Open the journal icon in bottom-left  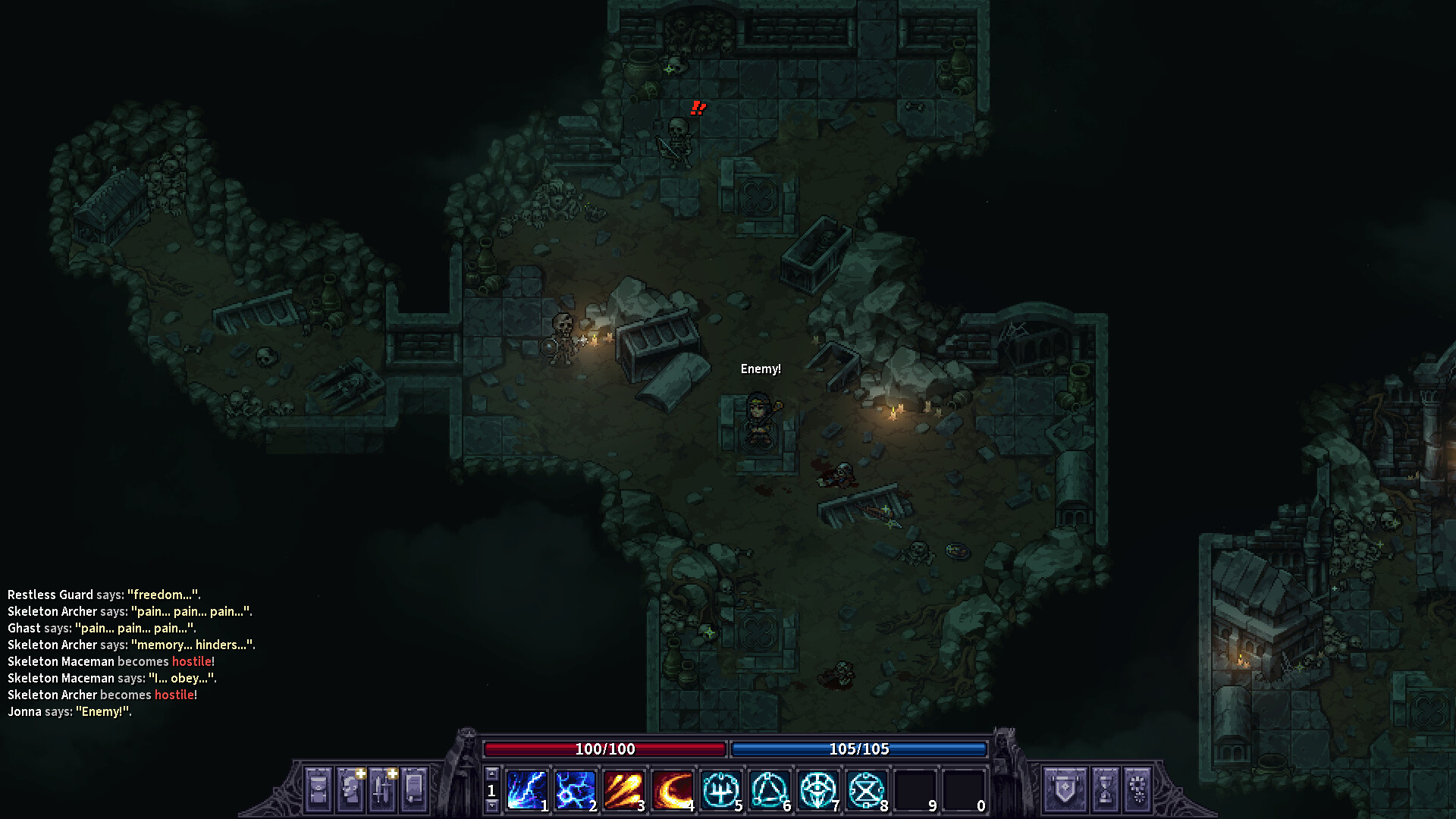click(413, 789)
